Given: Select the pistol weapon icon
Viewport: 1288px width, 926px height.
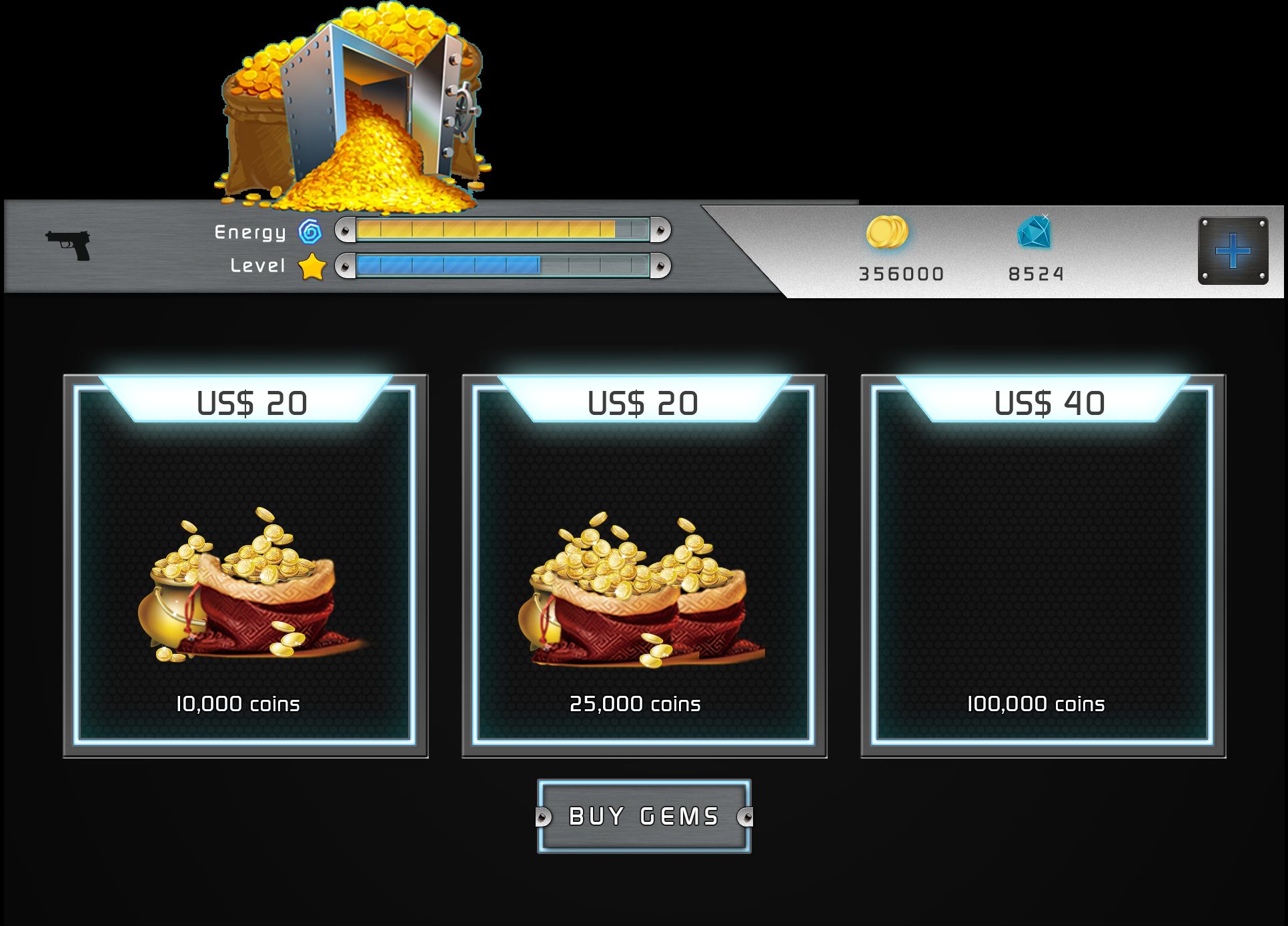Looking at the screenshot, I should pos(68,245).
